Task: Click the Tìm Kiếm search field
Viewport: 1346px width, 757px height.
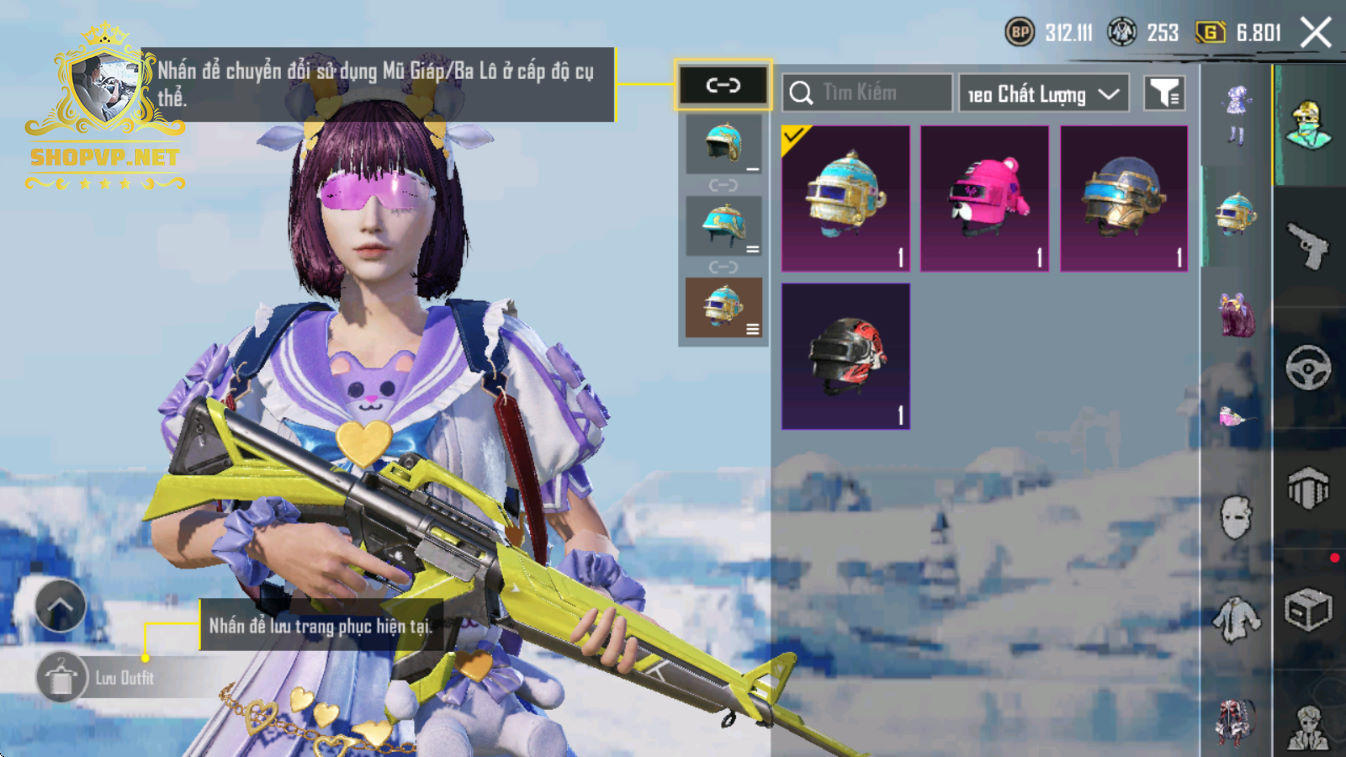Action: (866, 93)
